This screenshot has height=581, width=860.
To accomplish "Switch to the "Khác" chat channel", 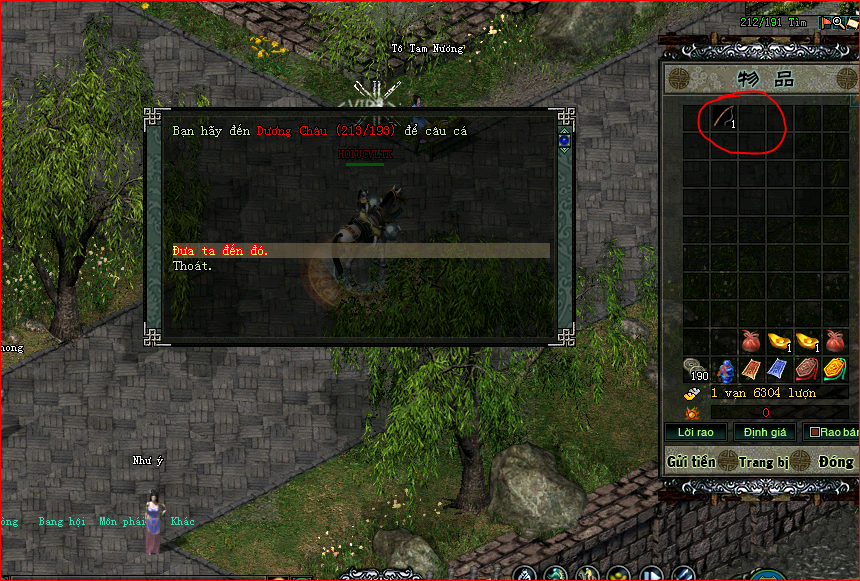I will click(183, 522).
